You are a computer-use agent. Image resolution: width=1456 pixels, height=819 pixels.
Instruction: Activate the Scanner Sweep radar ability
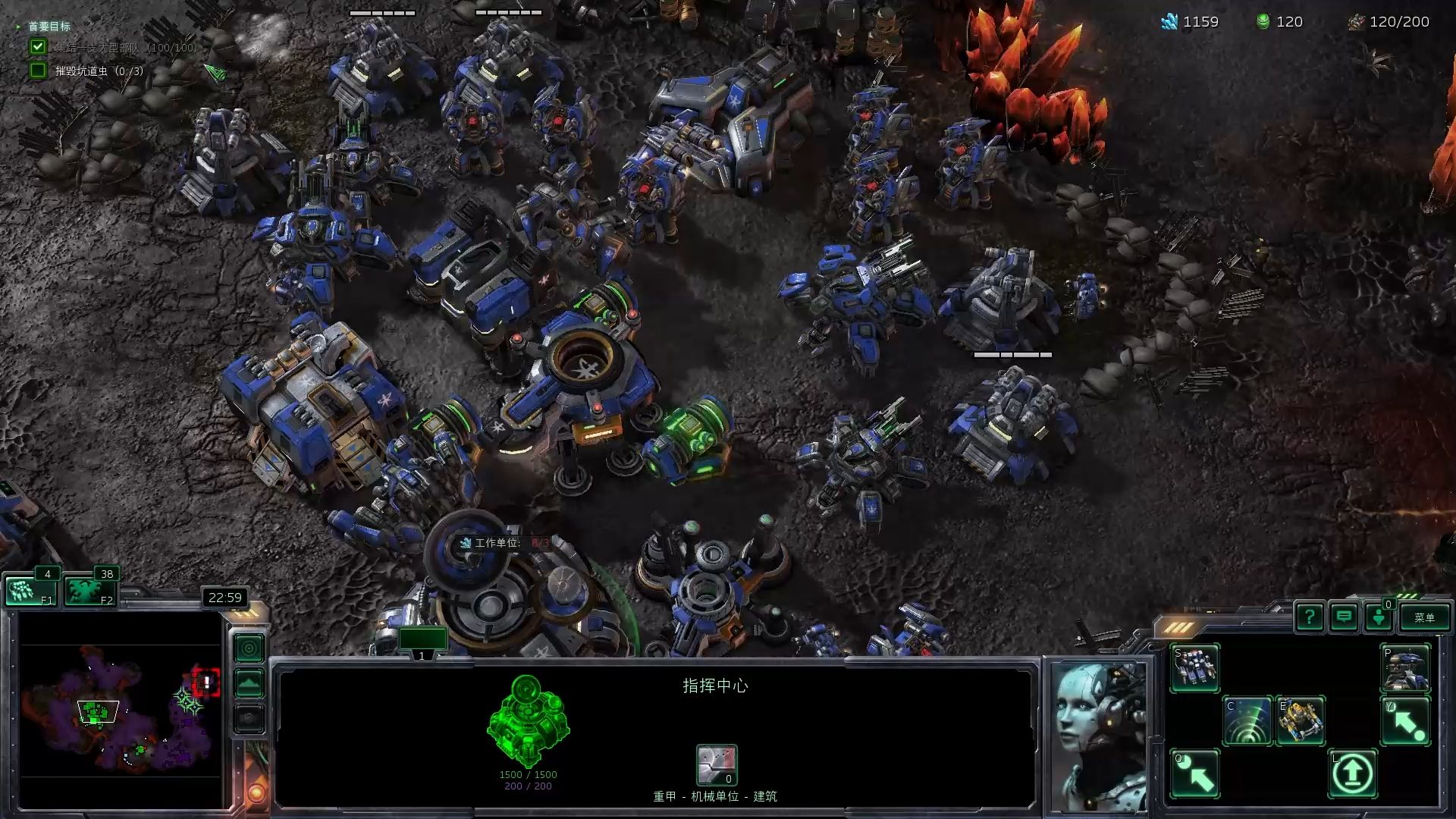point(1247,720)
